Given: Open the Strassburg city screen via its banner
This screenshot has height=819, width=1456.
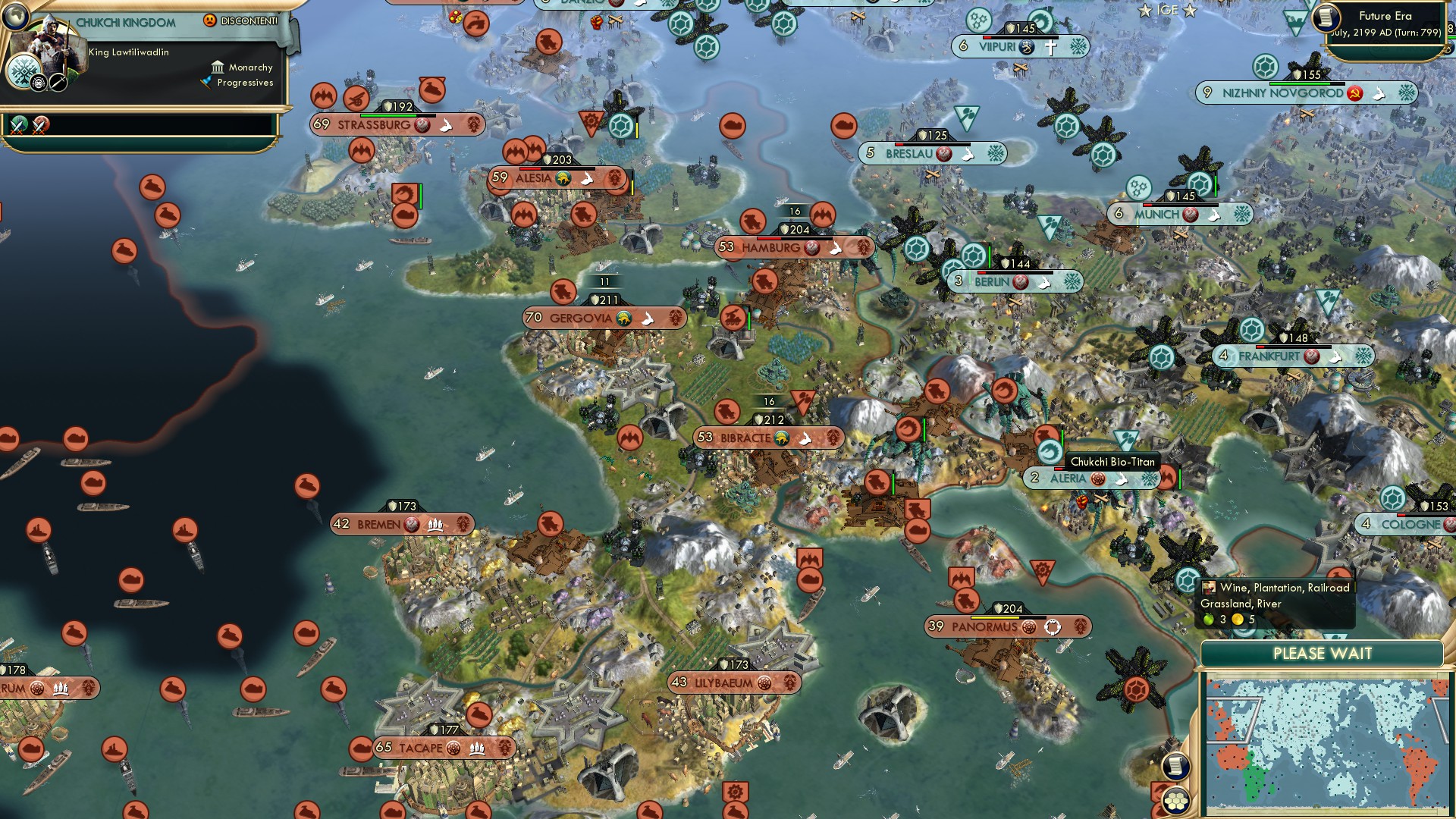Looking at the screenshot, I should coord(375,124).
